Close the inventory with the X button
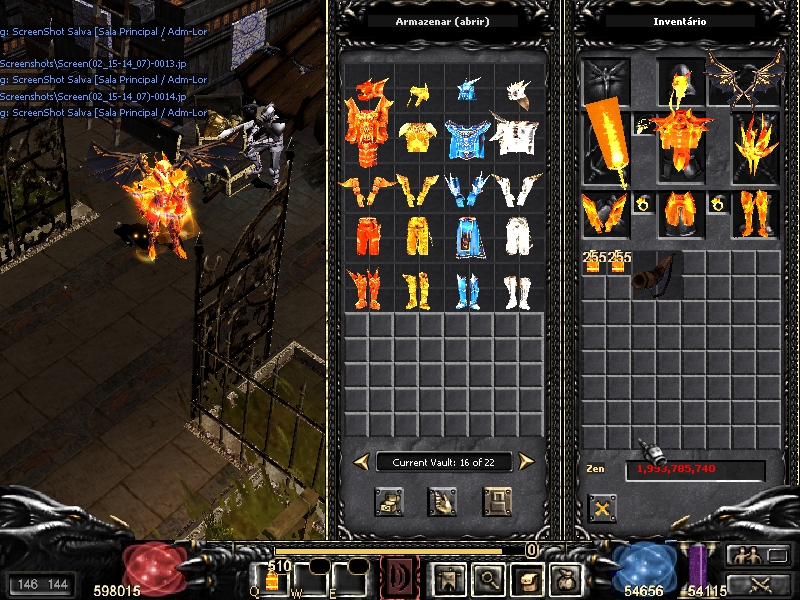Viewport: 800px width, 600px height. [602, 508]
